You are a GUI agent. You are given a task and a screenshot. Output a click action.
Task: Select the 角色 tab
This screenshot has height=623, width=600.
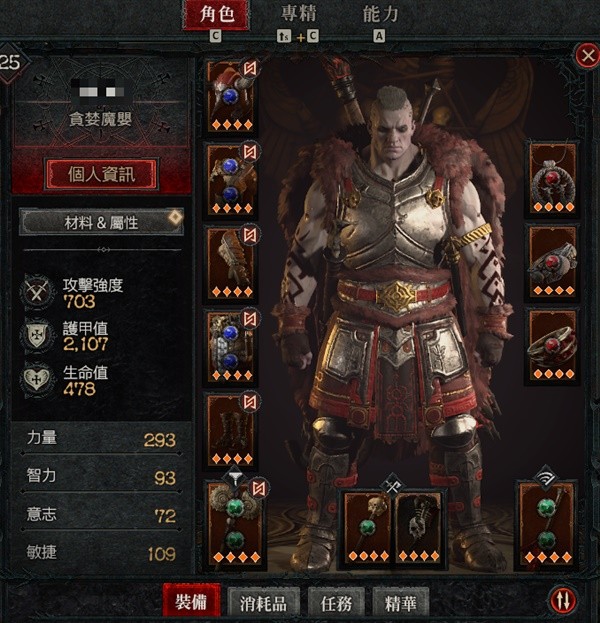tap(216, 15)
